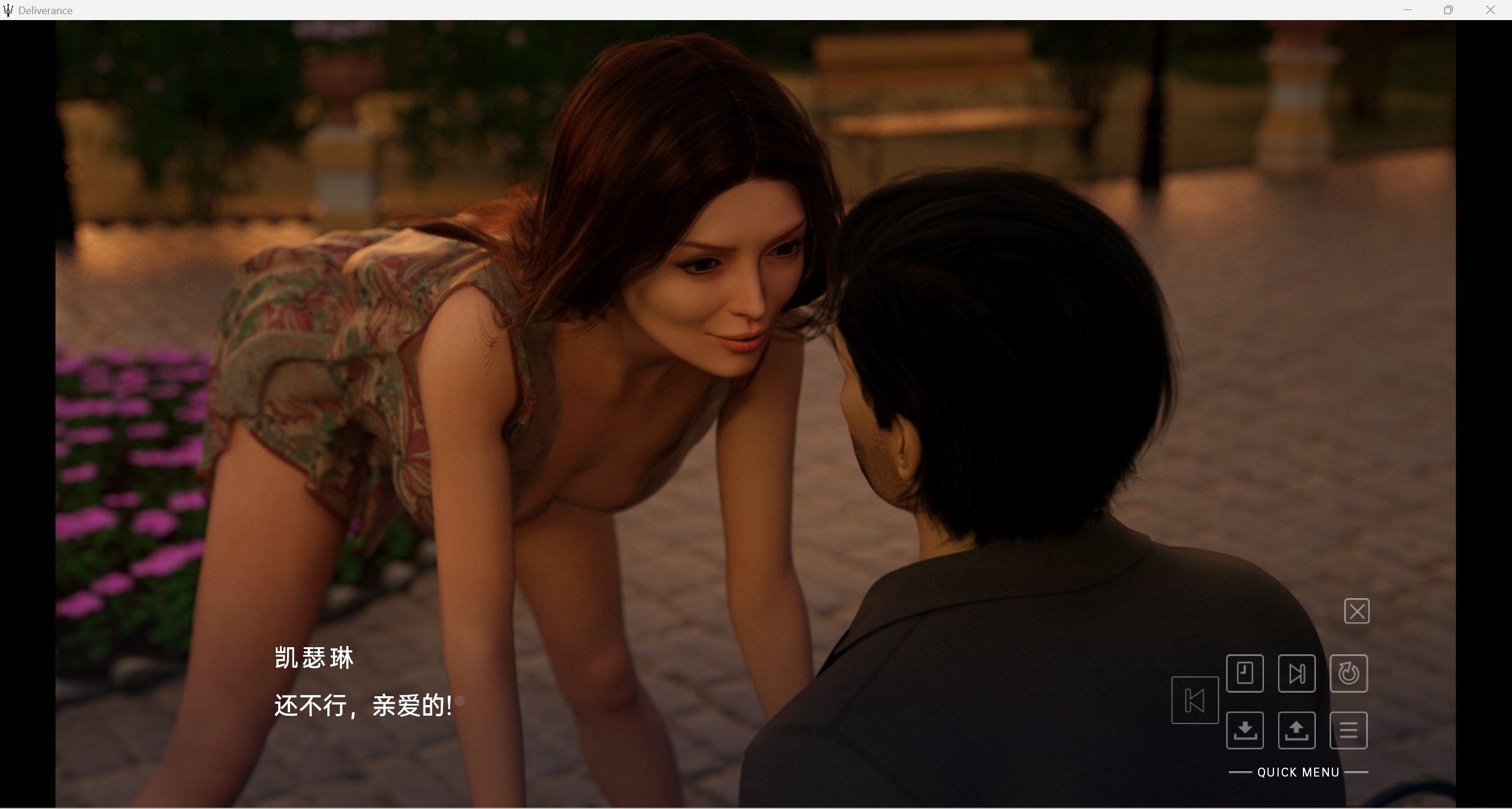Open the dialogue history log
Image resolution: width=1512 pixels, height=809 pixels.
(1246, 673)
